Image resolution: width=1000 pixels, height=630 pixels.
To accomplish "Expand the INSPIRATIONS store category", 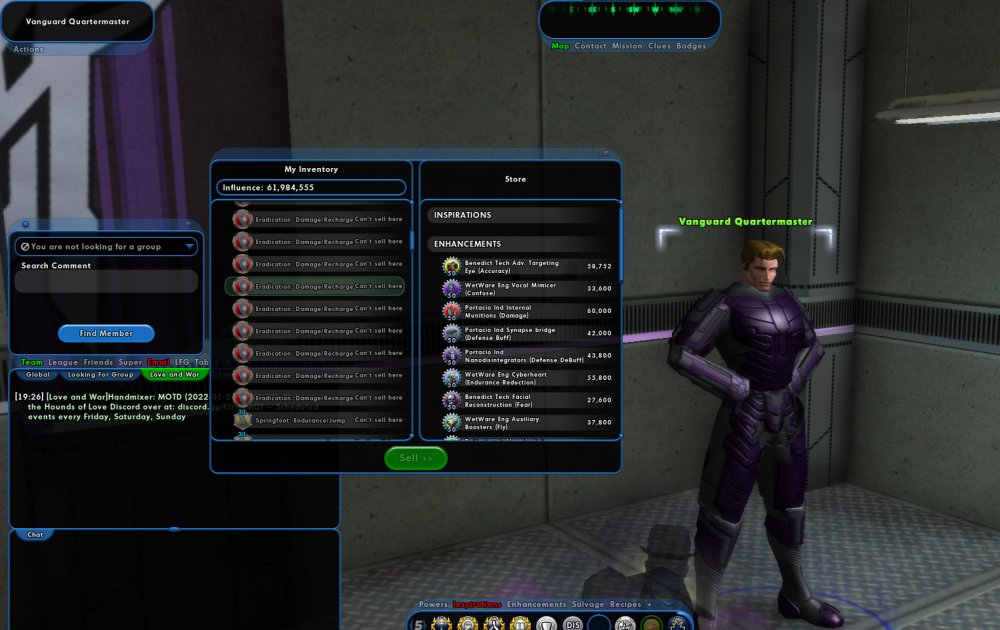I will tap(520, 215).
